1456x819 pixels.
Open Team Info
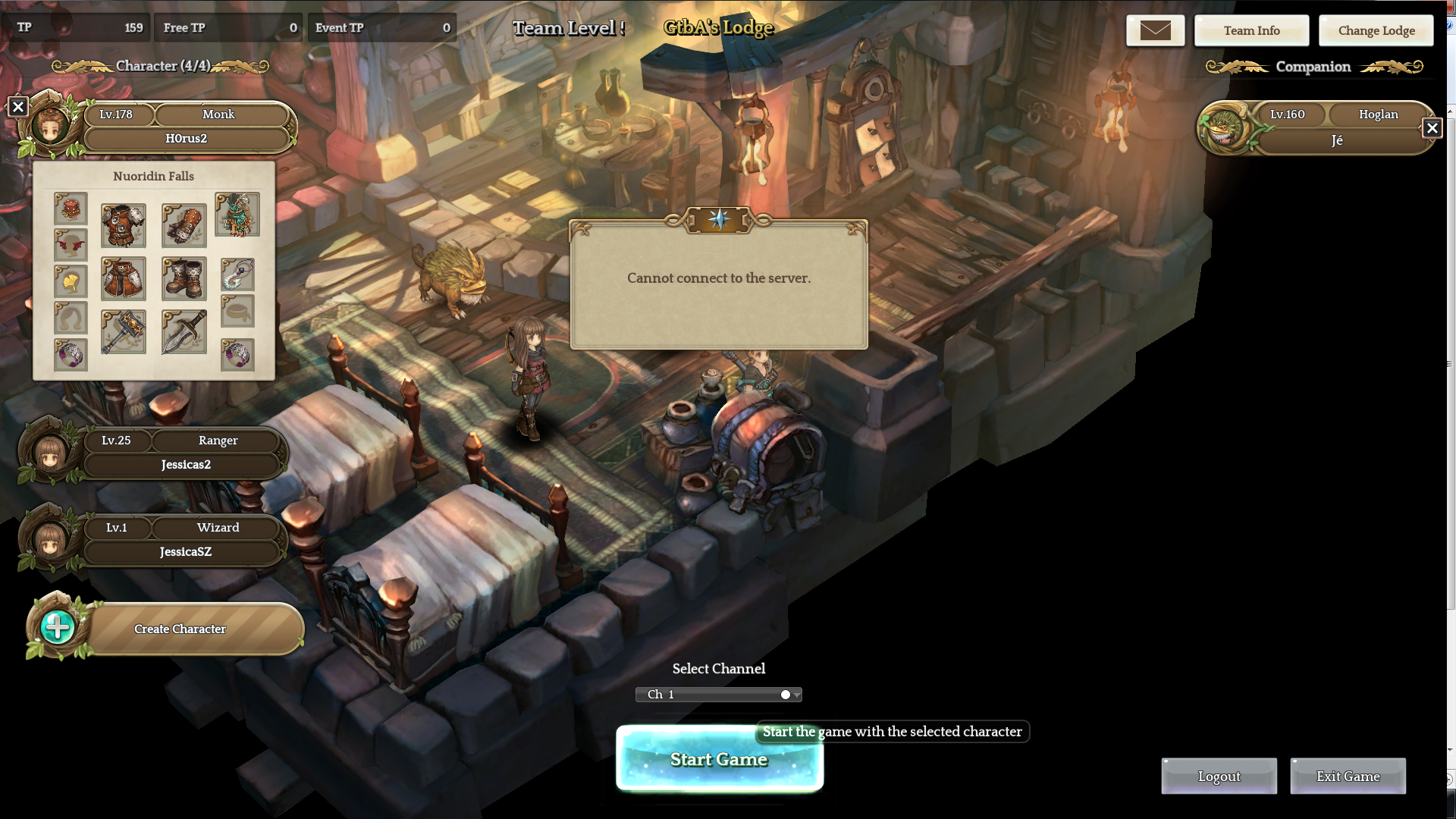pyautogui.click(x=1251, y=31)
